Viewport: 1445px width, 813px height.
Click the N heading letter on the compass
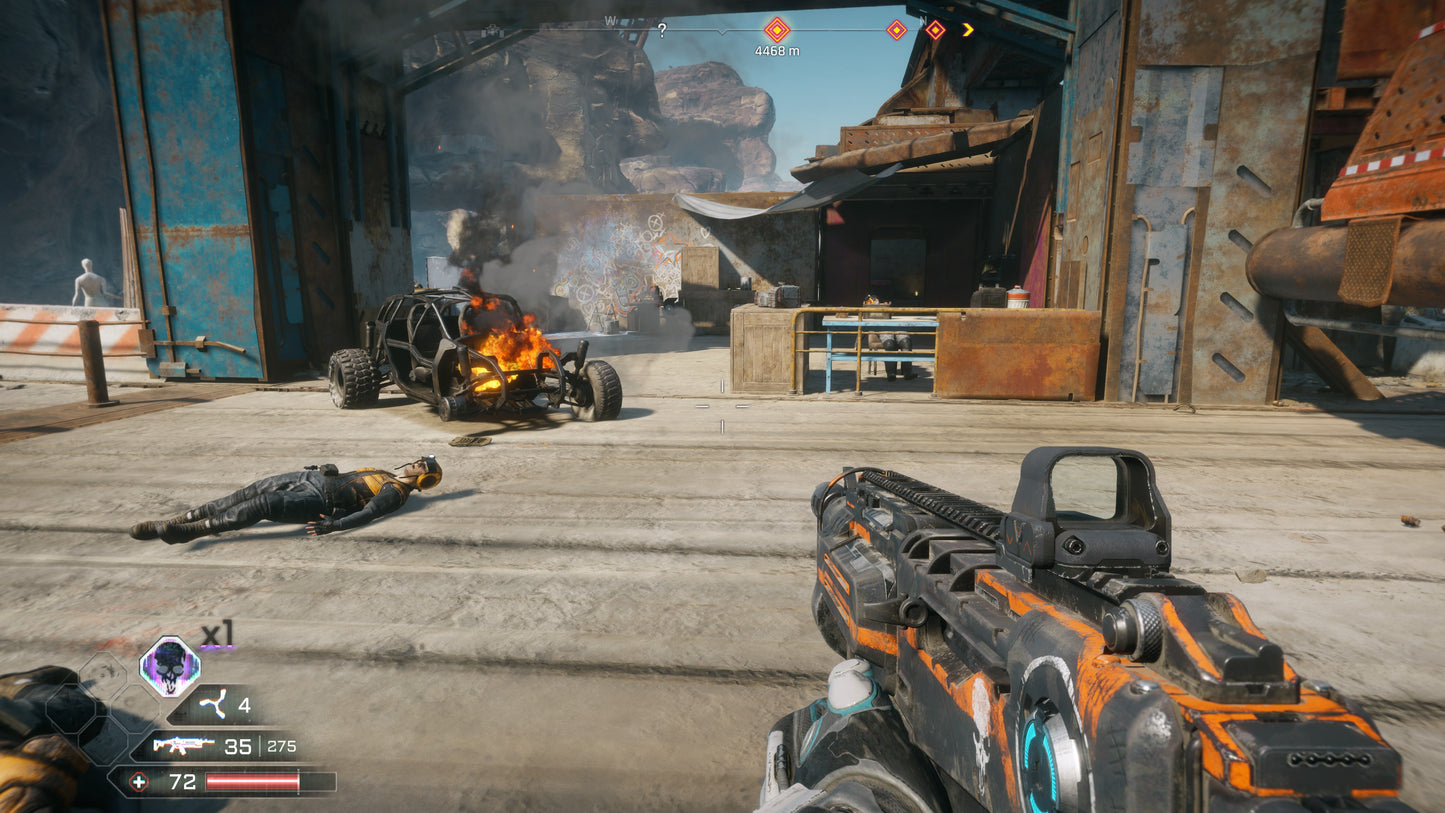coord(923,21)
